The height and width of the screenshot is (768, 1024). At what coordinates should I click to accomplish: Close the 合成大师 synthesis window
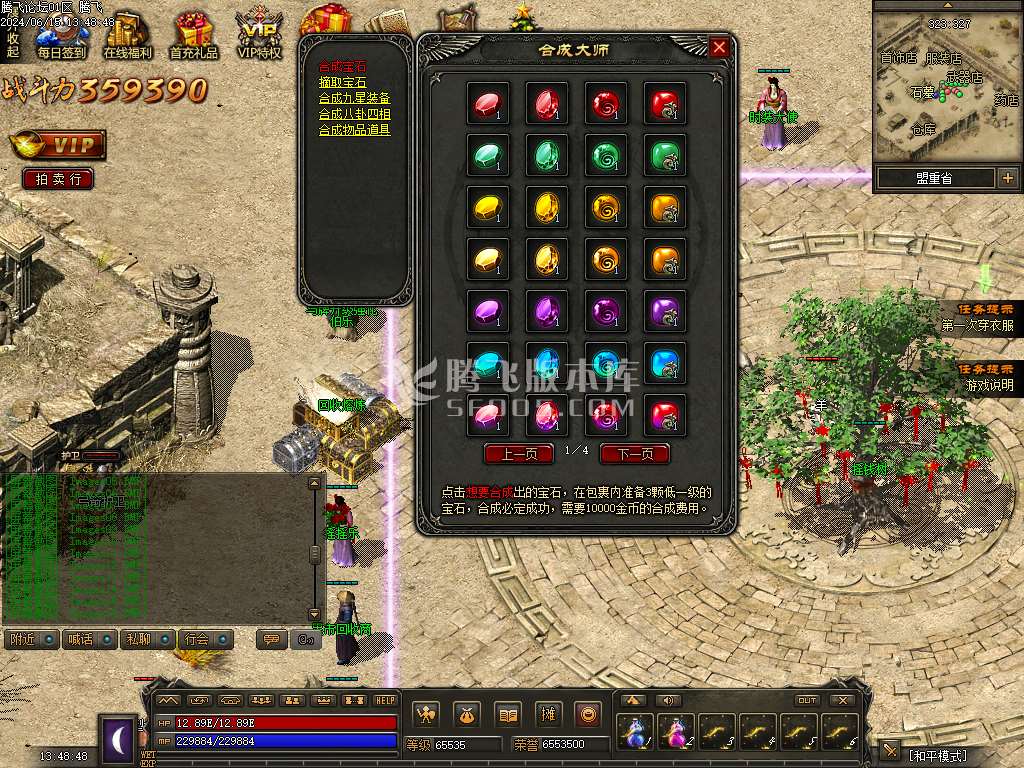click(719, 47)
